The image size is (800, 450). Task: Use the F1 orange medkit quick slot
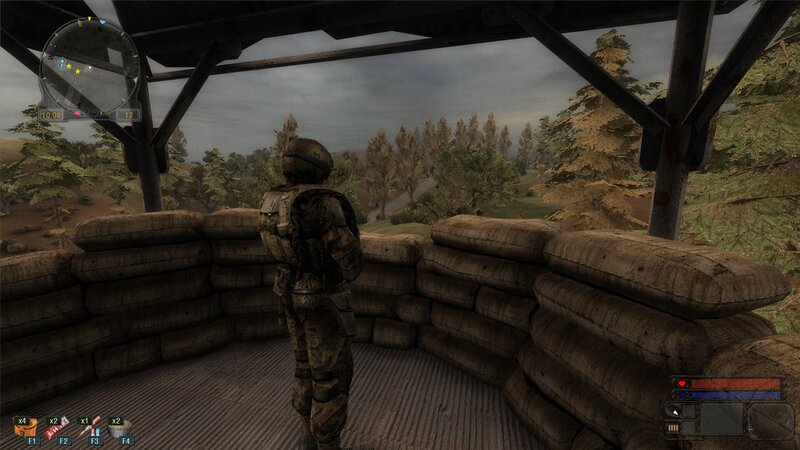click(23, 427)
